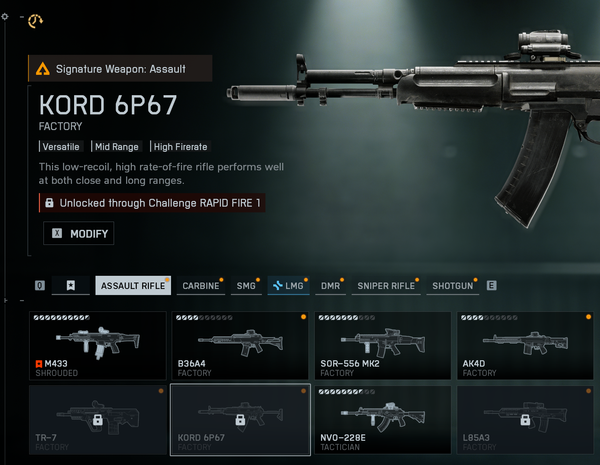Select the M433 Shrouded weapon tile

98,345
